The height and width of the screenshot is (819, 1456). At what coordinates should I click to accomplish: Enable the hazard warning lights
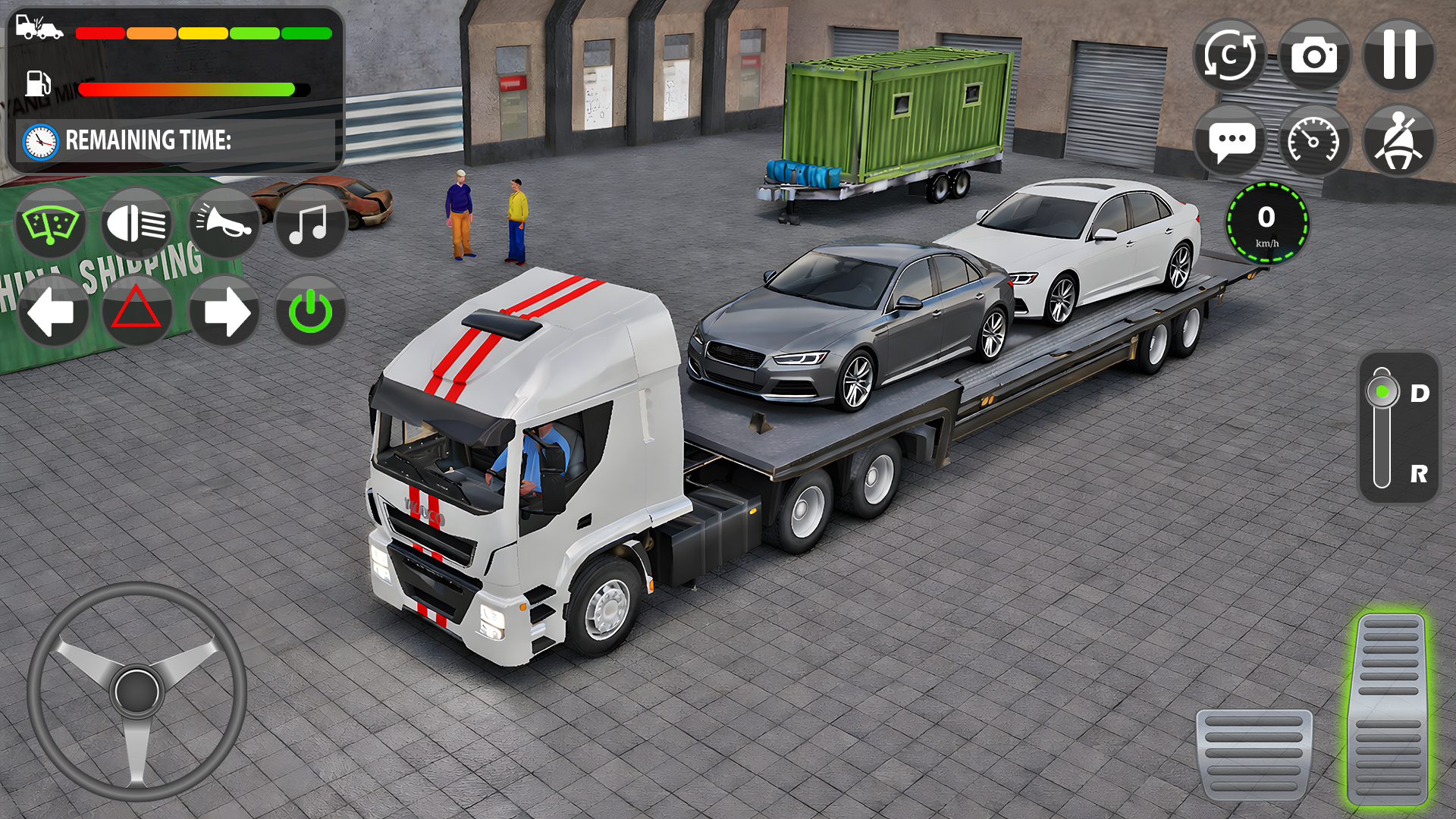coord(137,310)
